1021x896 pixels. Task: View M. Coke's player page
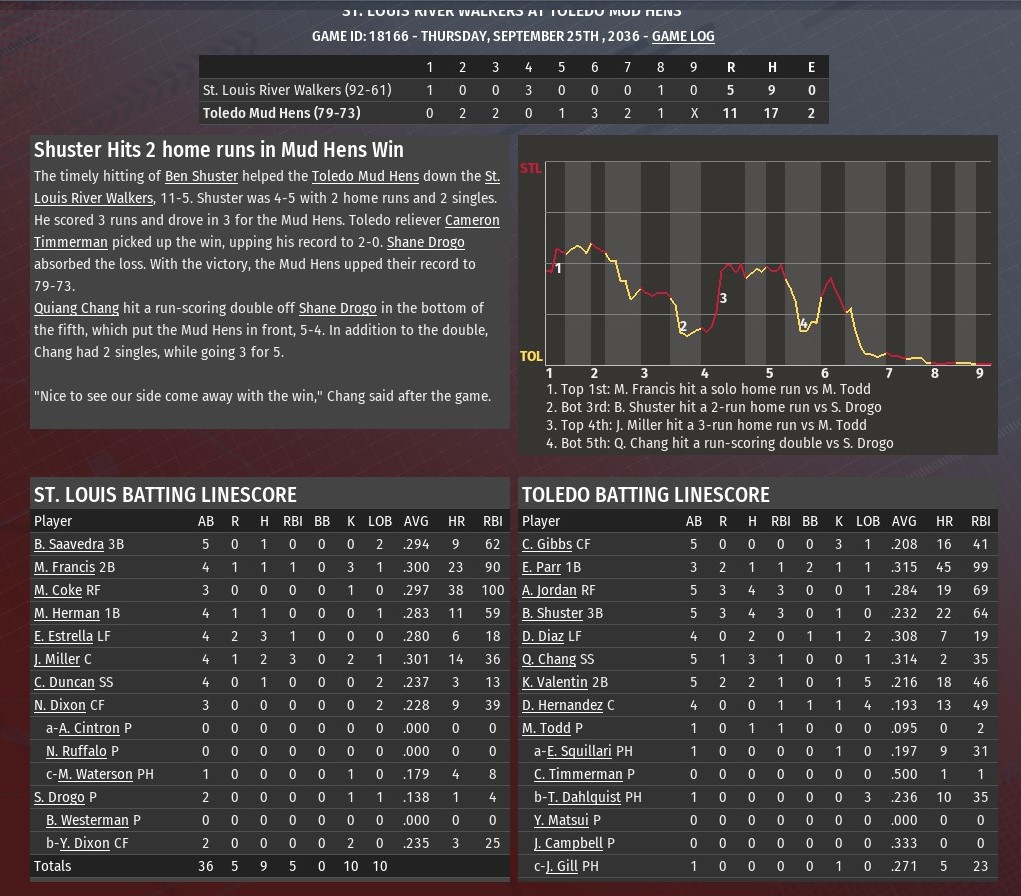(x=58, y=591)
